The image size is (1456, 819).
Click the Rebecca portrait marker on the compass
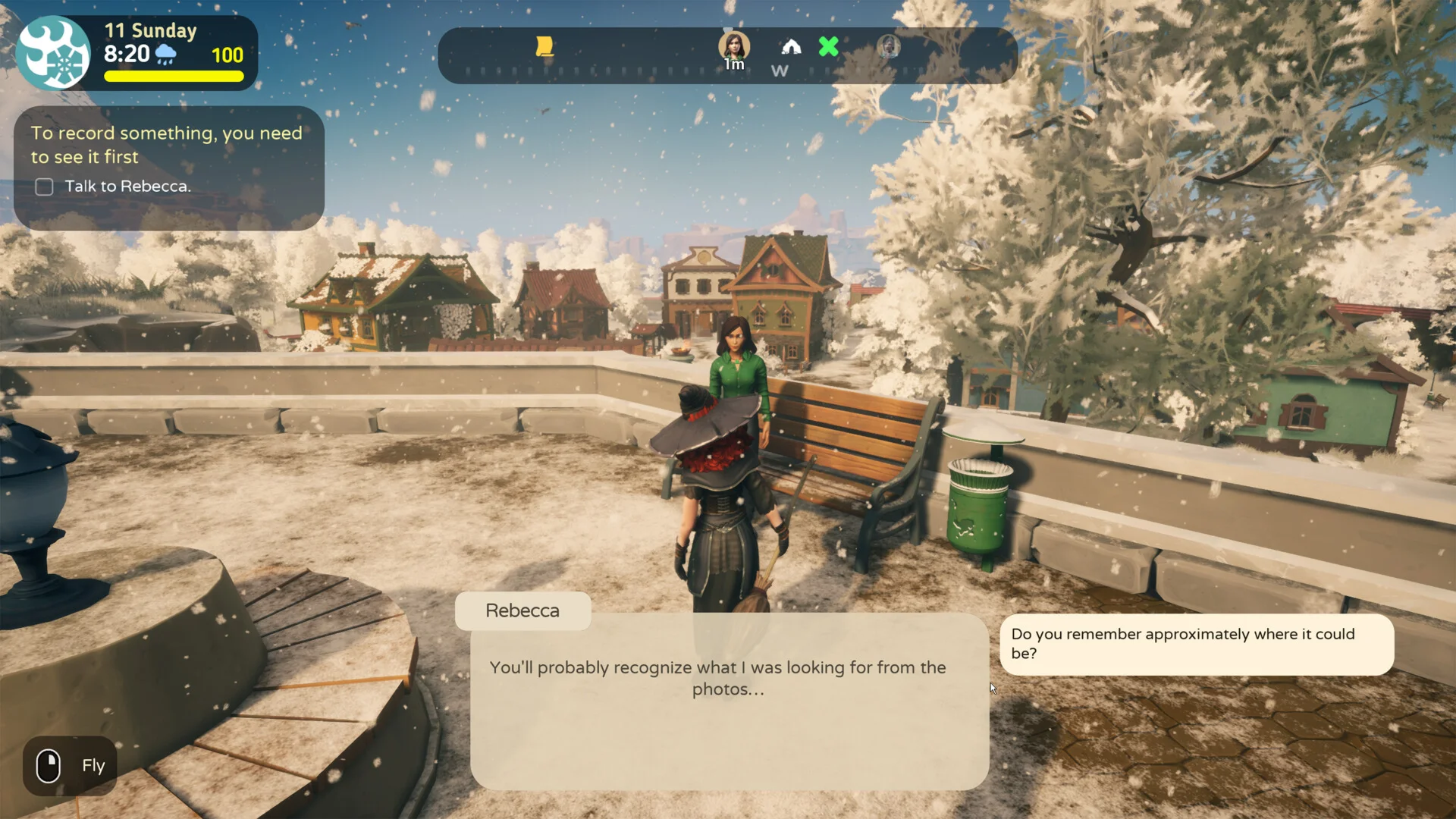point(734,47)
